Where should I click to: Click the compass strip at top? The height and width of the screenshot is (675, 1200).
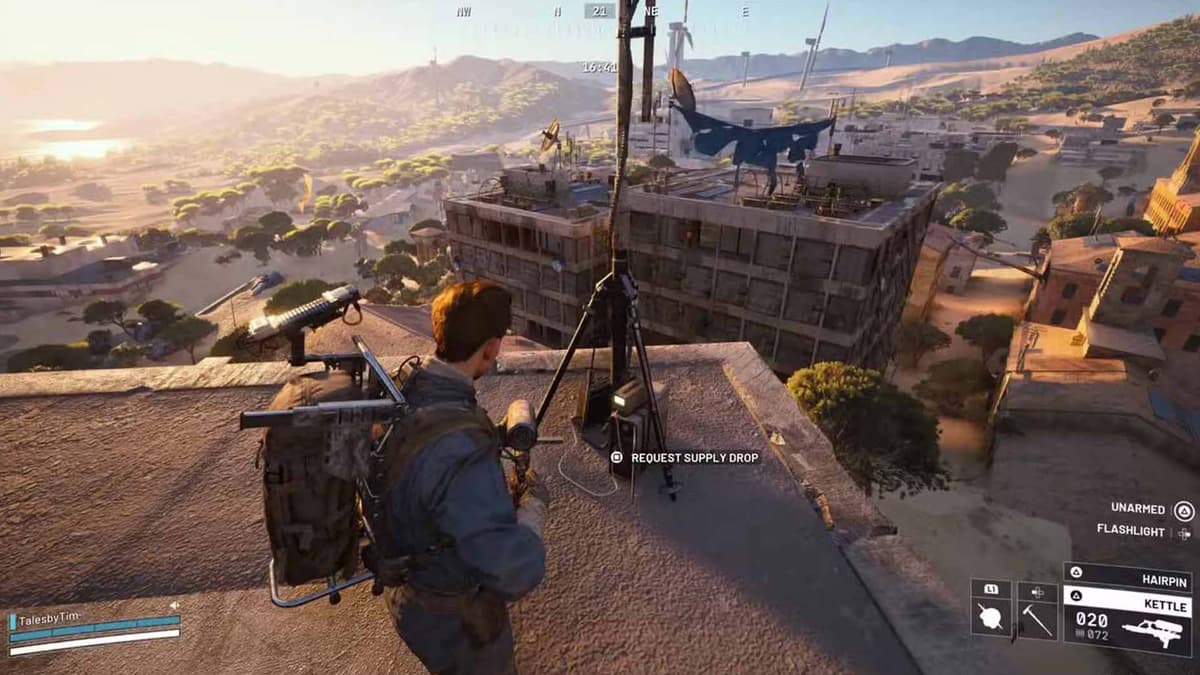coord(600,11)
